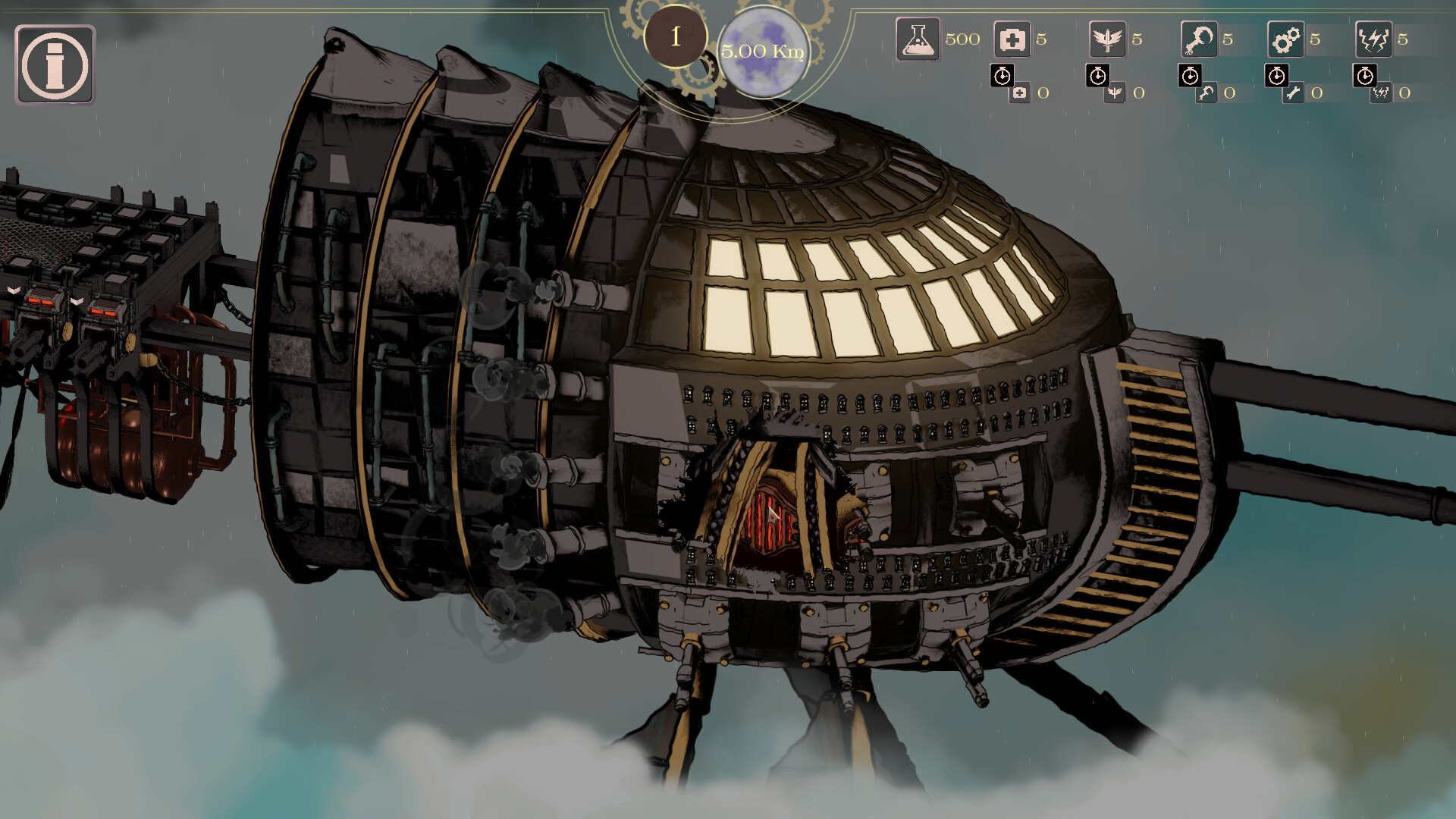Activate the large lightning bolts icon
Image resolution: width=1456 pixels, height=819 pixels.
[1373, 39]
